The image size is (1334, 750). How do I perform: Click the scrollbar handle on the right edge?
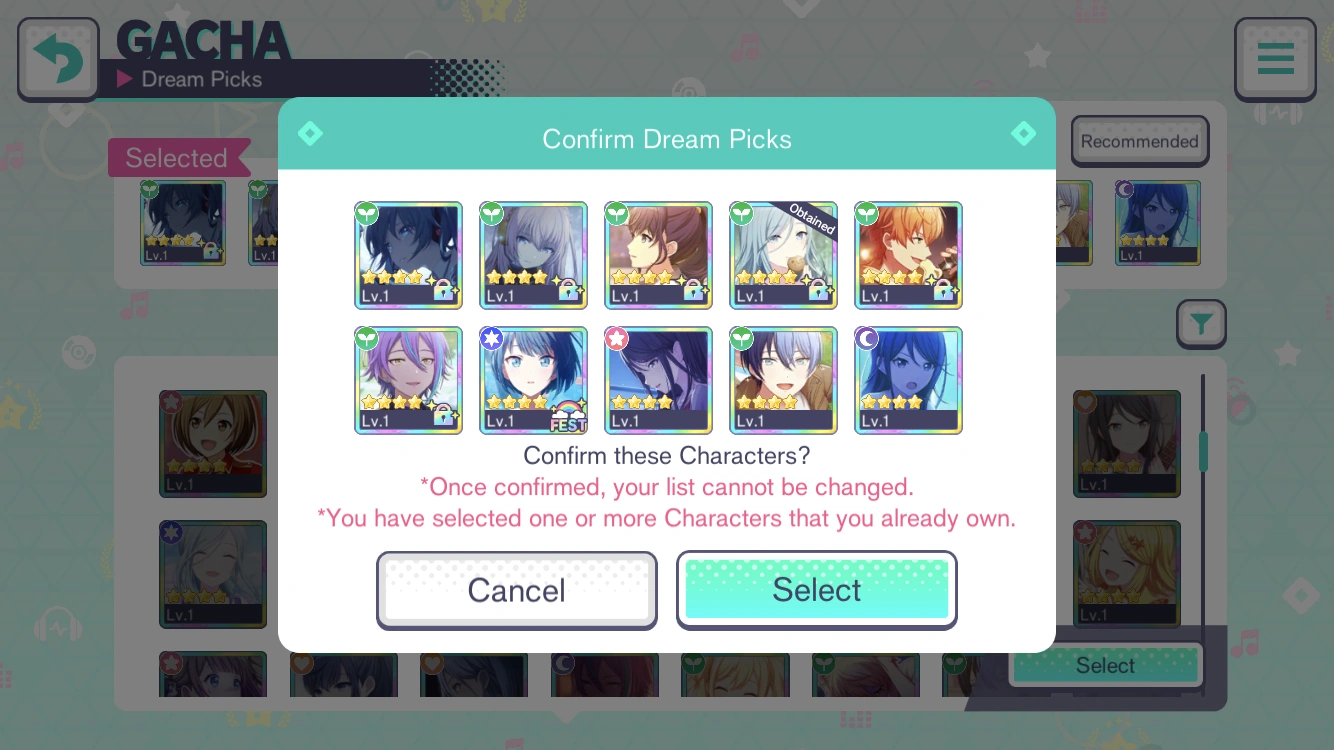(1204, 450)
